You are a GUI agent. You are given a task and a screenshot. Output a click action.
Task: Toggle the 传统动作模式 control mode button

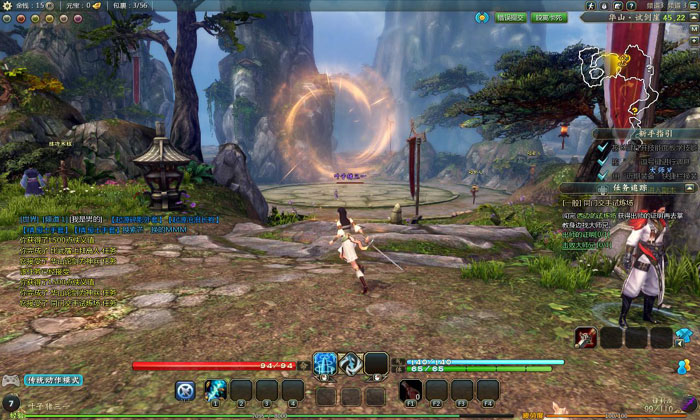click(x=54, y=380)
